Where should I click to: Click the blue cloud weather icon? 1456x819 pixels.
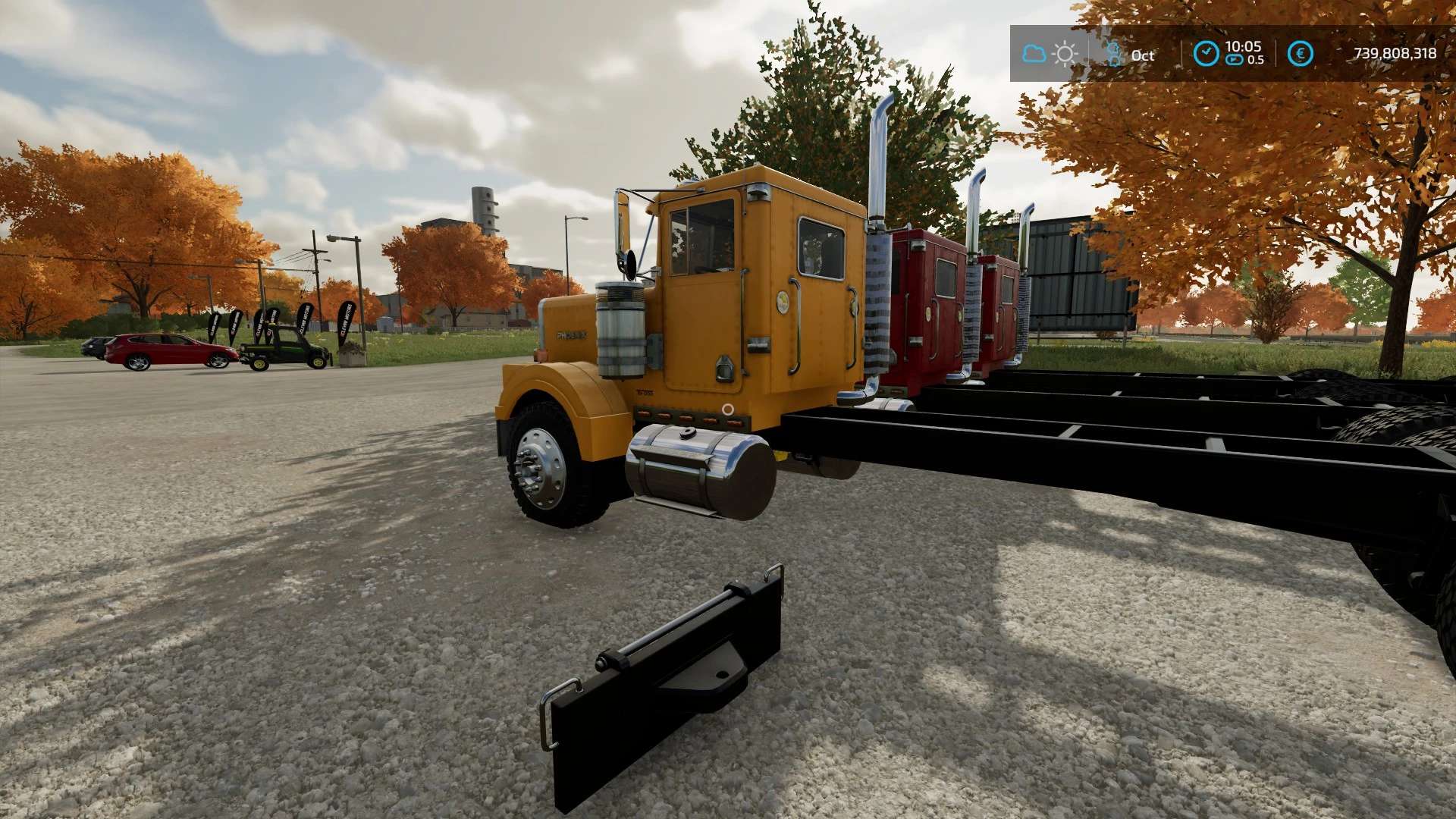click(1034, 54)
